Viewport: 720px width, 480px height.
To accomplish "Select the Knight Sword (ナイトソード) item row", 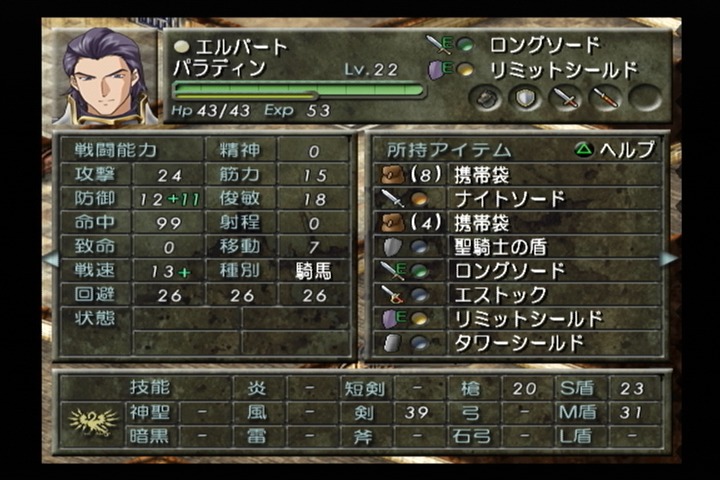I will point(518,198).
